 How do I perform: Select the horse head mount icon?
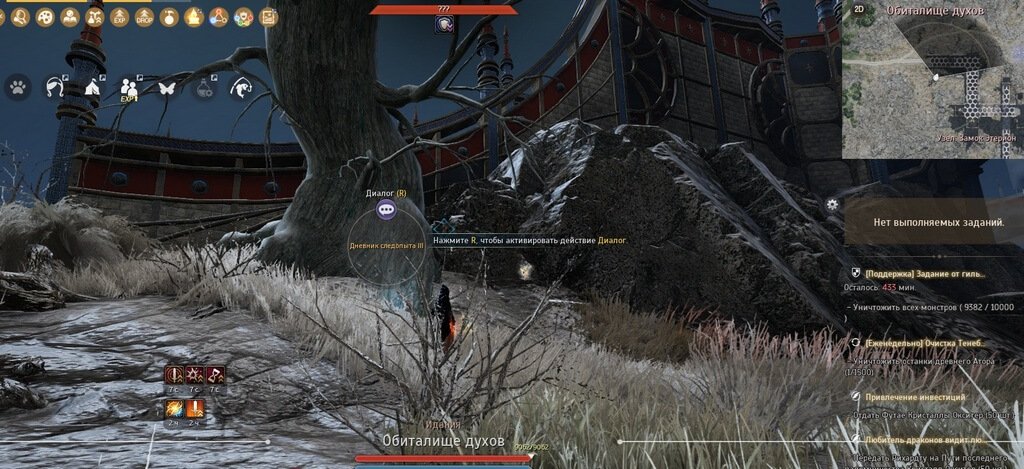point(54,87)
